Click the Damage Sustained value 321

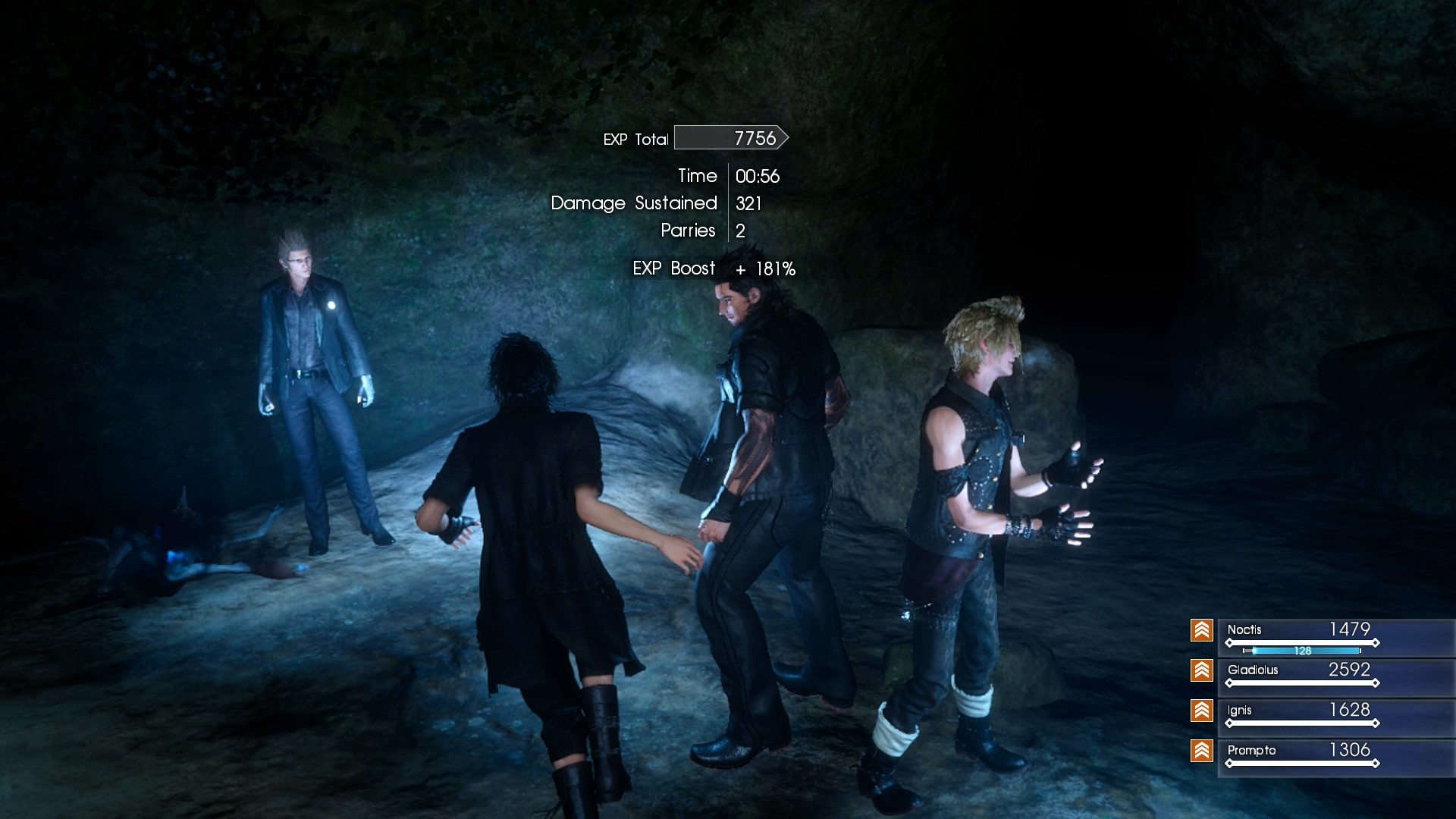[748, 203]
